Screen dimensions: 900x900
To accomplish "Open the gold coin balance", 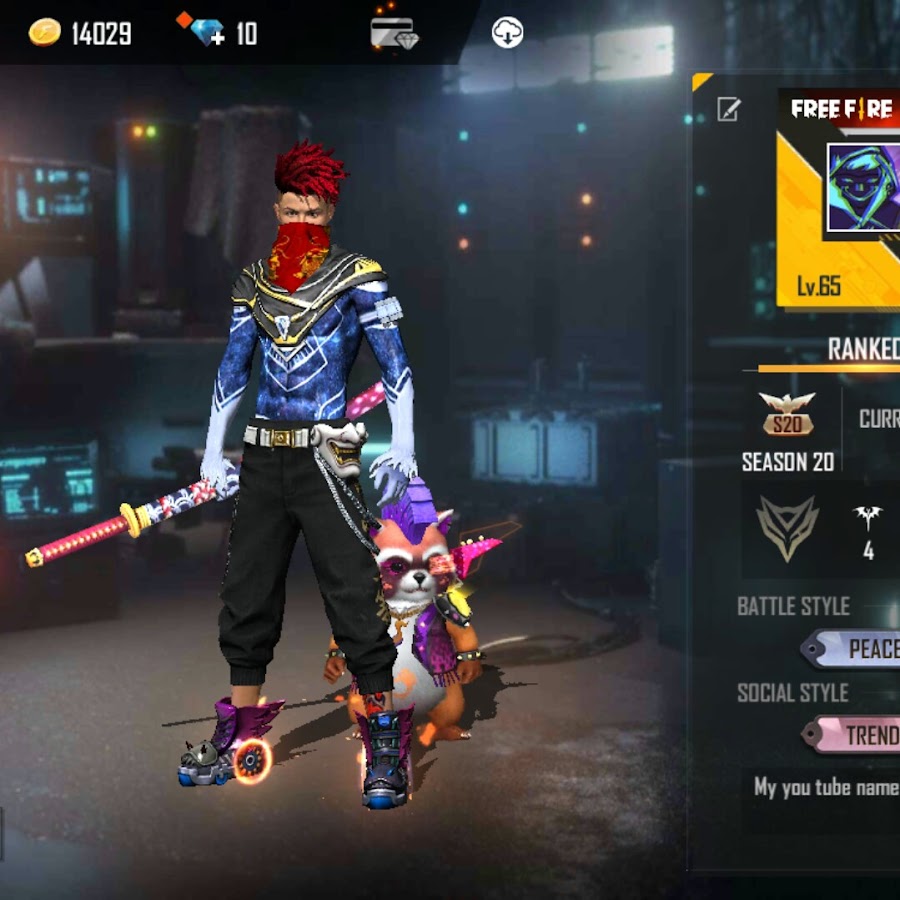I will click(x=80, y=33).
